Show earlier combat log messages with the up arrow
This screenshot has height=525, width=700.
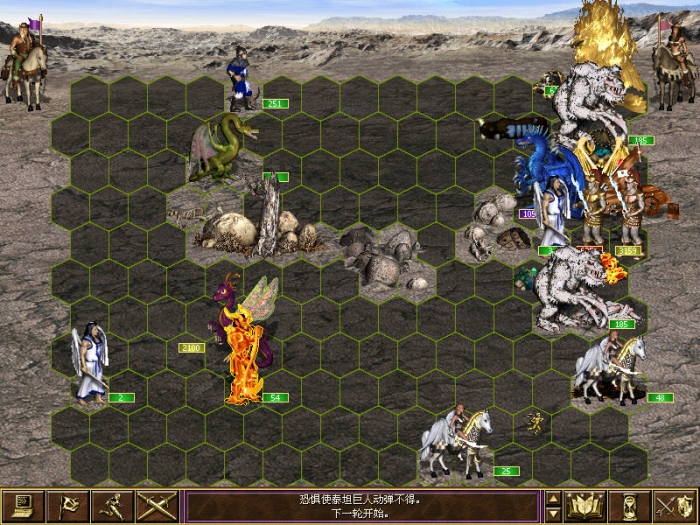(x=552, y=497)
